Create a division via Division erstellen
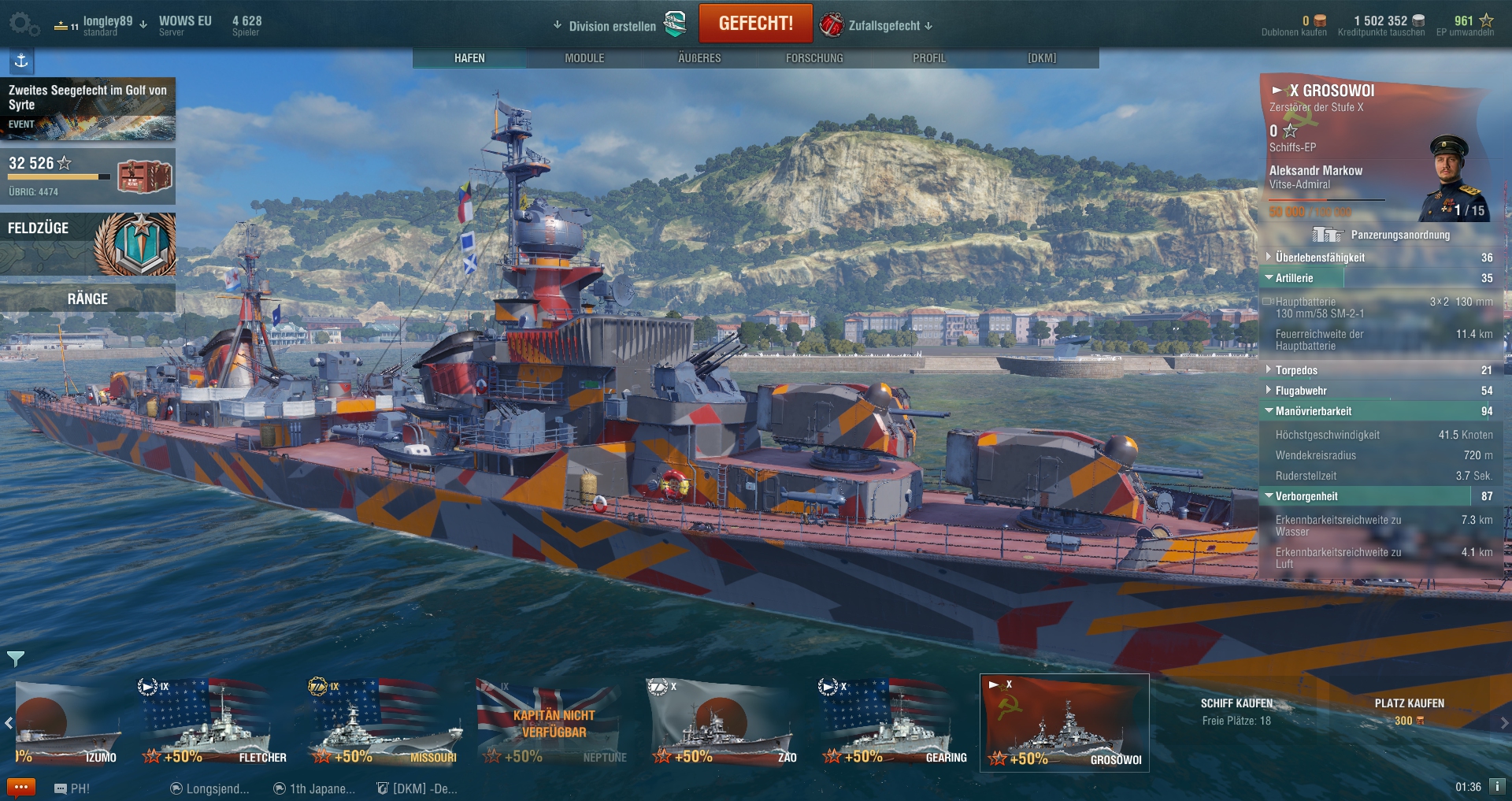Image resolution: width=1512 pixels, height=801 pixels. point(612,26)
